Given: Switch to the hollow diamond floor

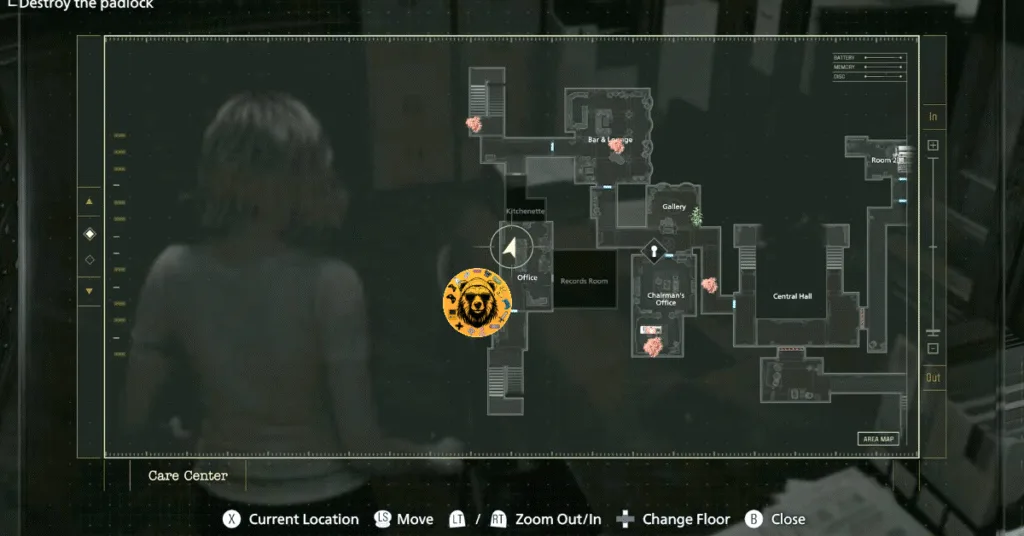Looking at the screenshot, I should (x=89, y=260).
